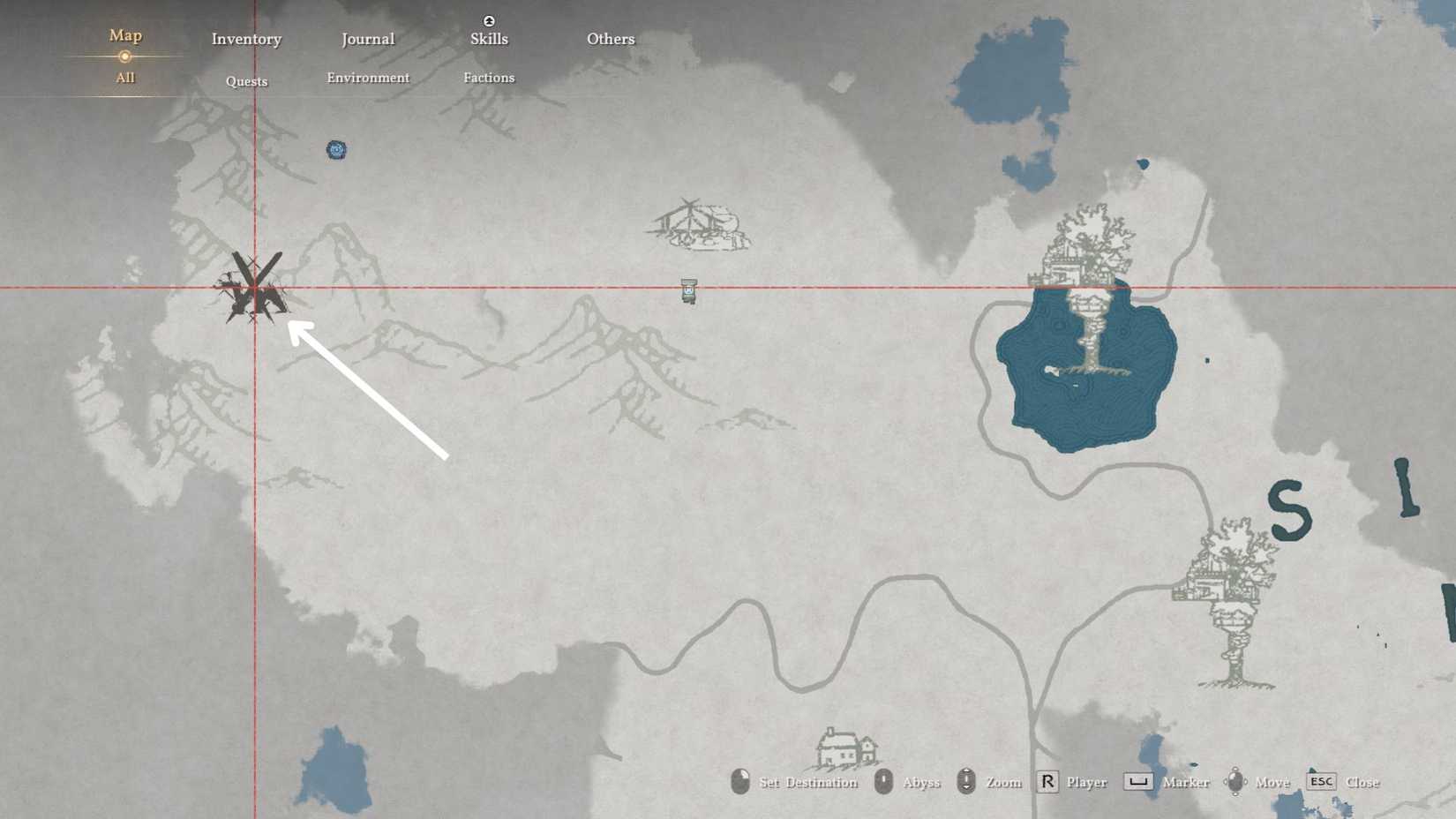Select the X marker indicated by the arrow
The width and height of the screenshot is (1456, 819).
(x=254, y=287)
